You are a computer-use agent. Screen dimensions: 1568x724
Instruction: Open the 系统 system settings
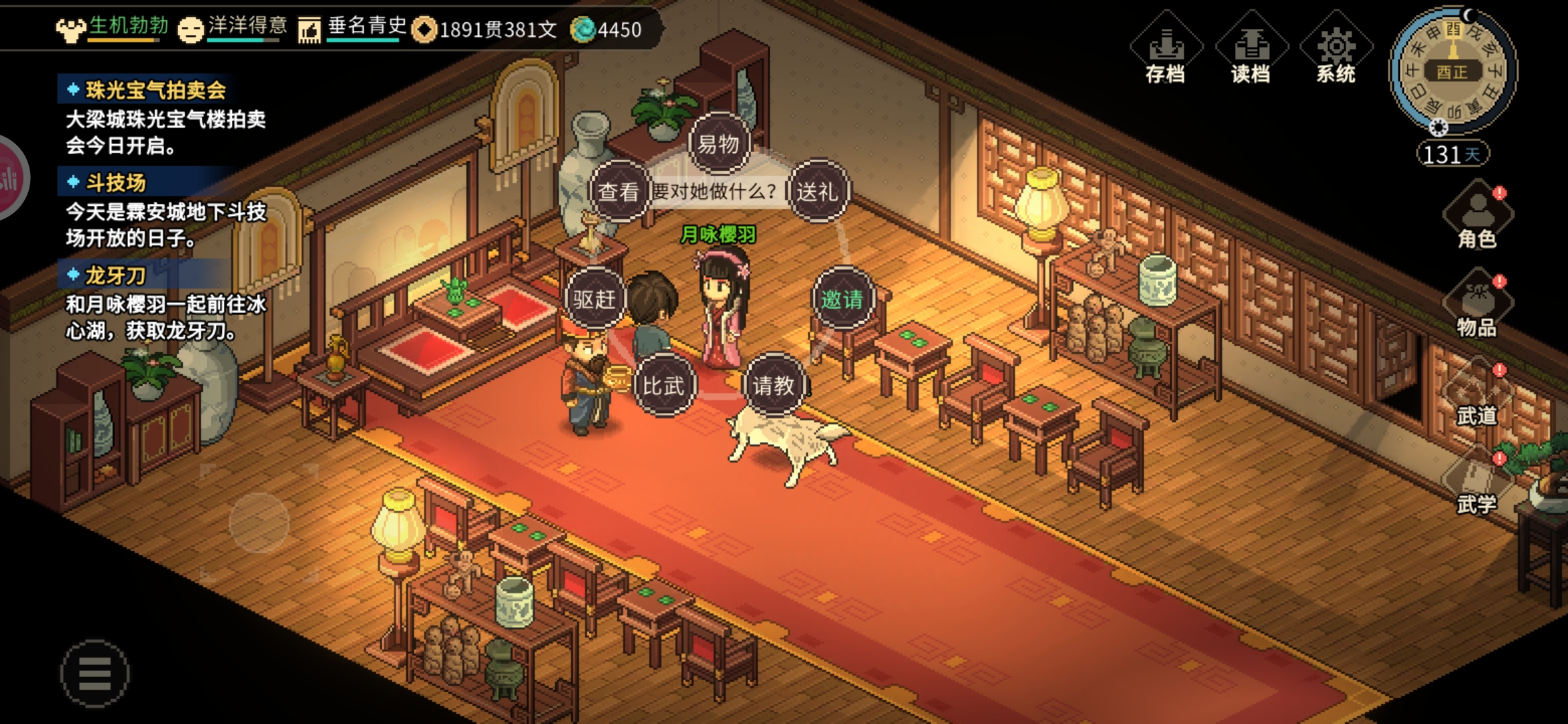coord(1335,50)
